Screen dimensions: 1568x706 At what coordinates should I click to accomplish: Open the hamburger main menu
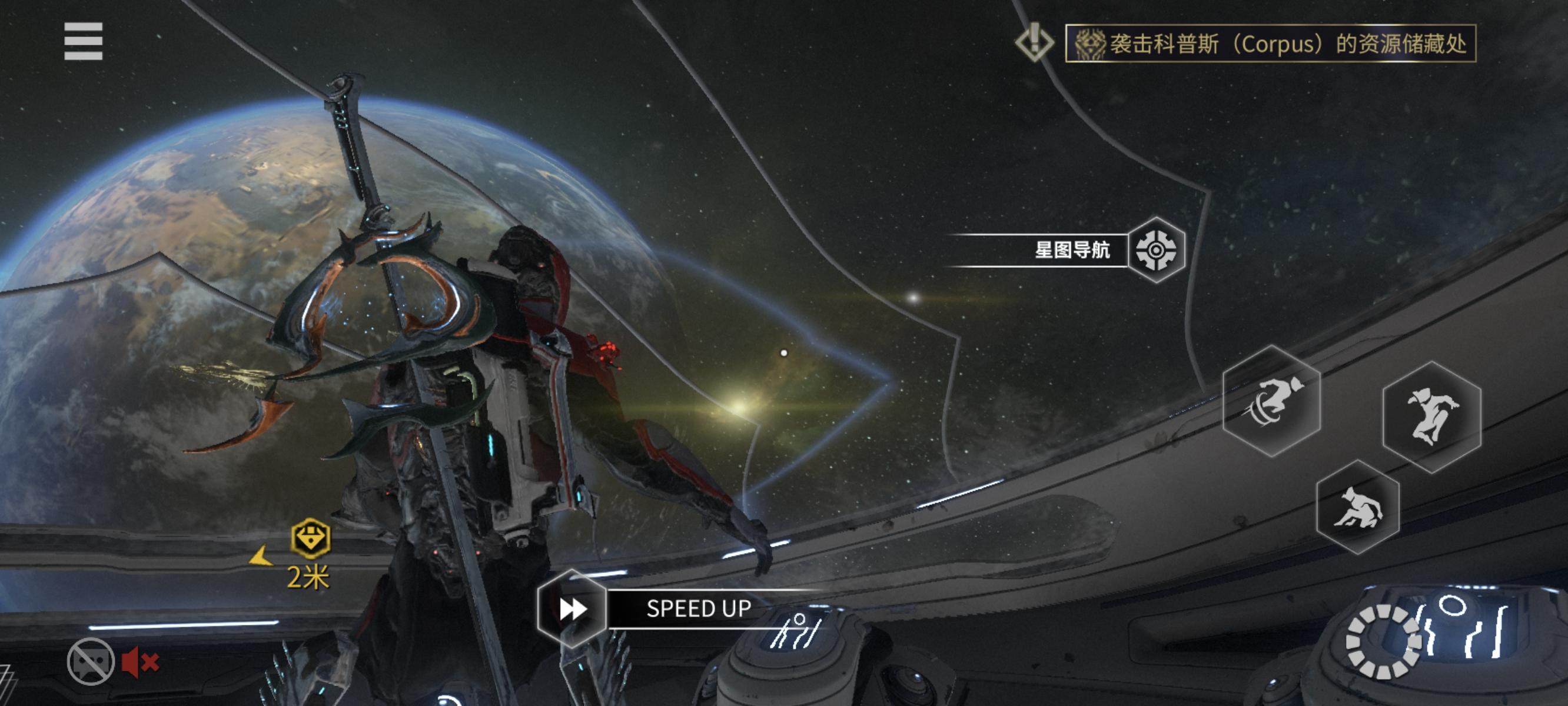click(x=84, y=41)
